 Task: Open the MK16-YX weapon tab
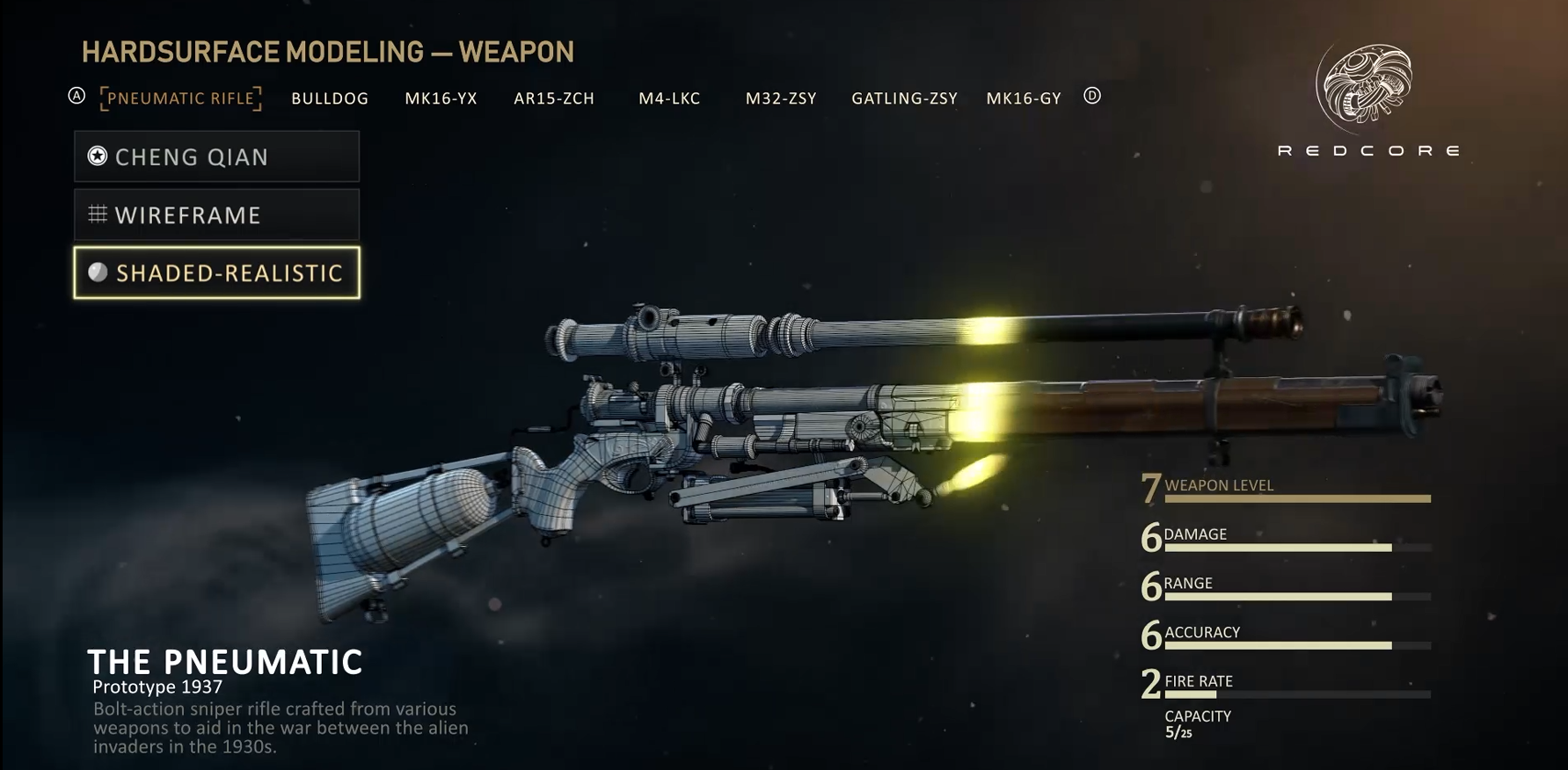pyautogui.click(x=441, y=98)
